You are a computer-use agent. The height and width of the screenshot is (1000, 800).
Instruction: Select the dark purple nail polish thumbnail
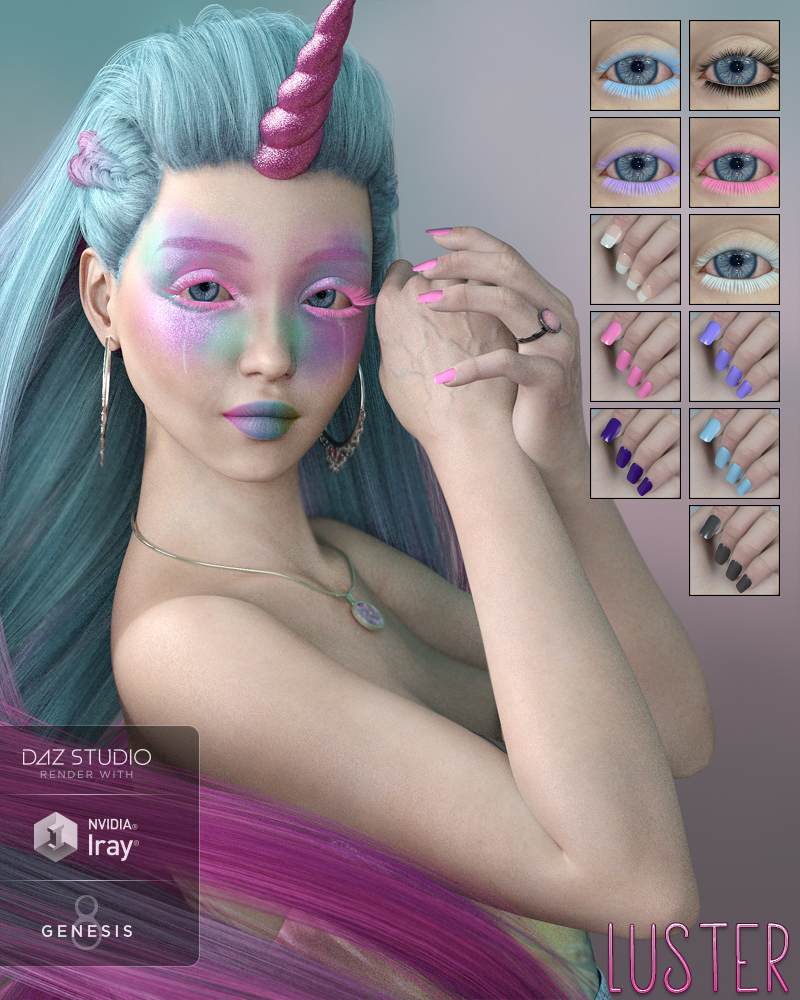(x=635, y=453)
